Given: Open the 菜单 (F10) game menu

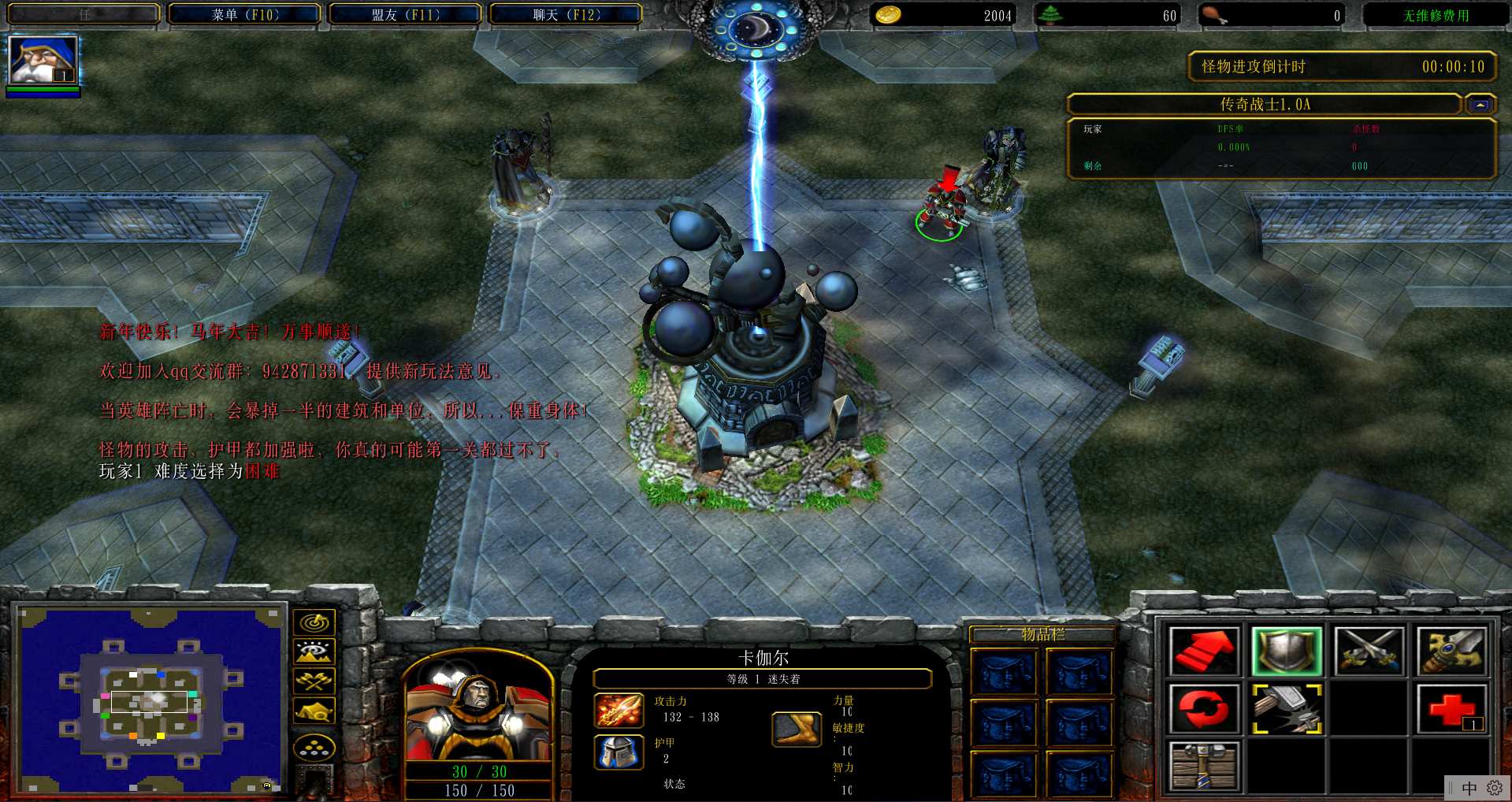Looking at the screenshot, I should (x=245, y=14).
